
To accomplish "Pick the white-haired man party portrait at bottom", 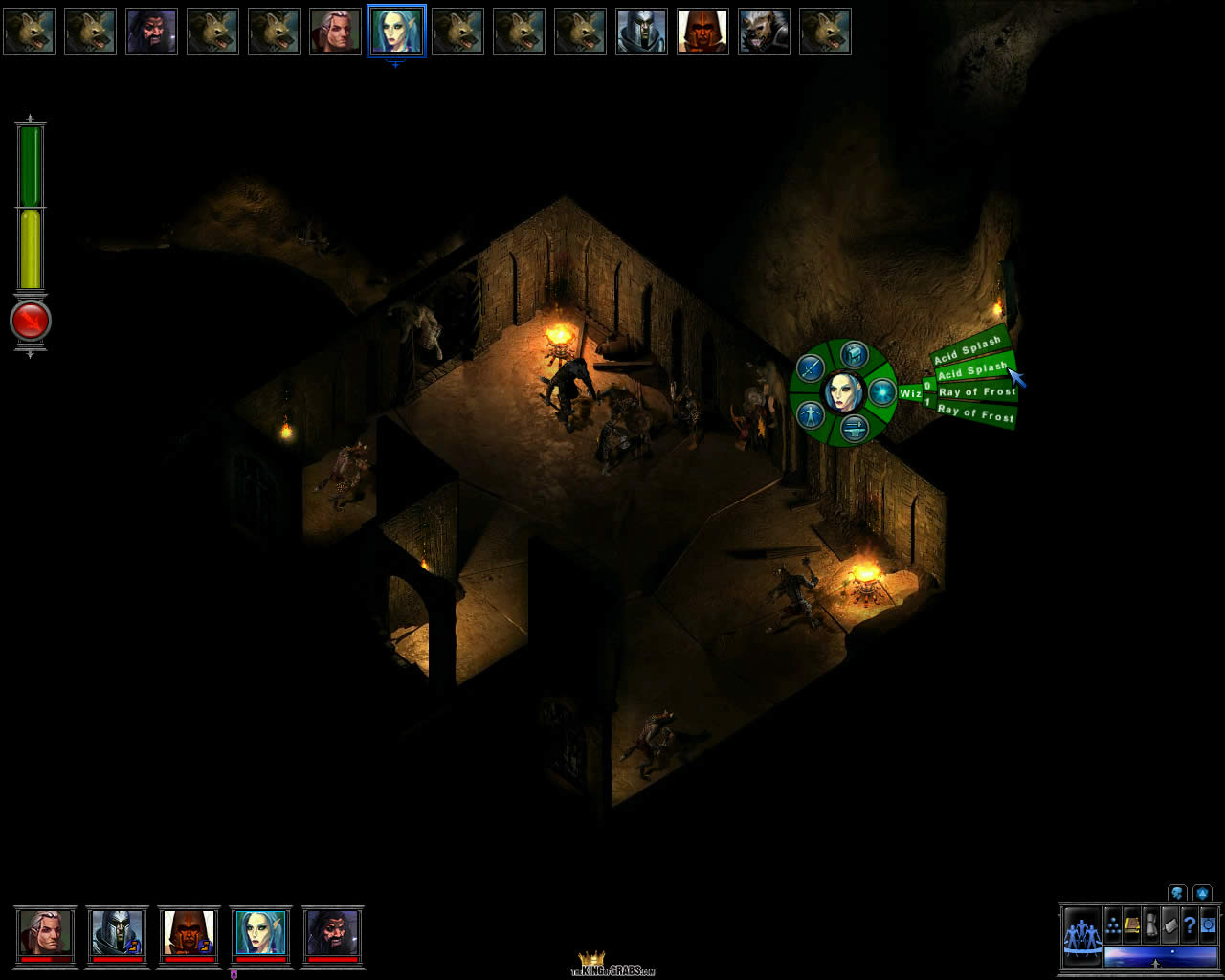I will [45, 932].
